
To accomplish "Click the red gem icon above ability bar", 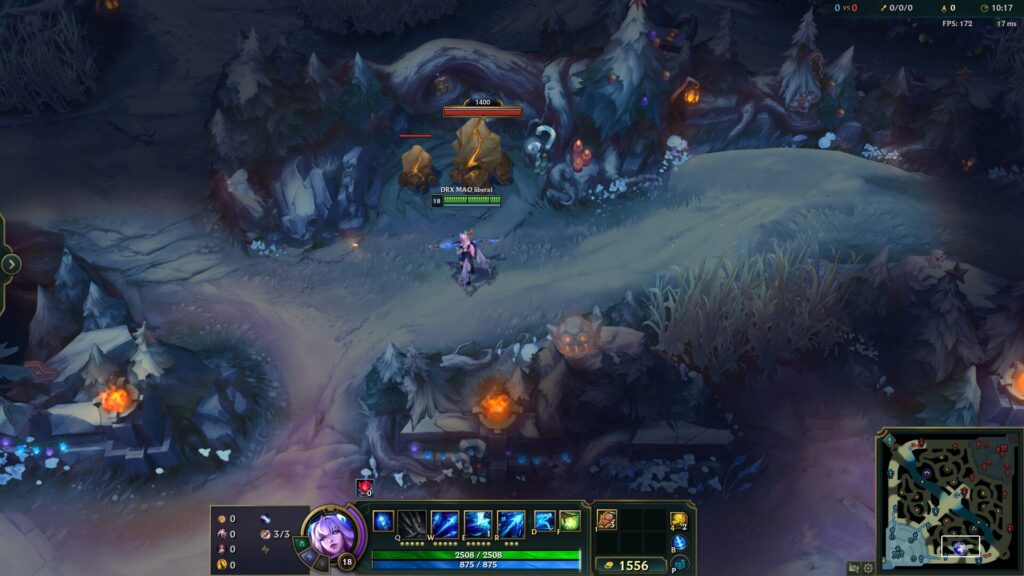I will pos(363,487).
